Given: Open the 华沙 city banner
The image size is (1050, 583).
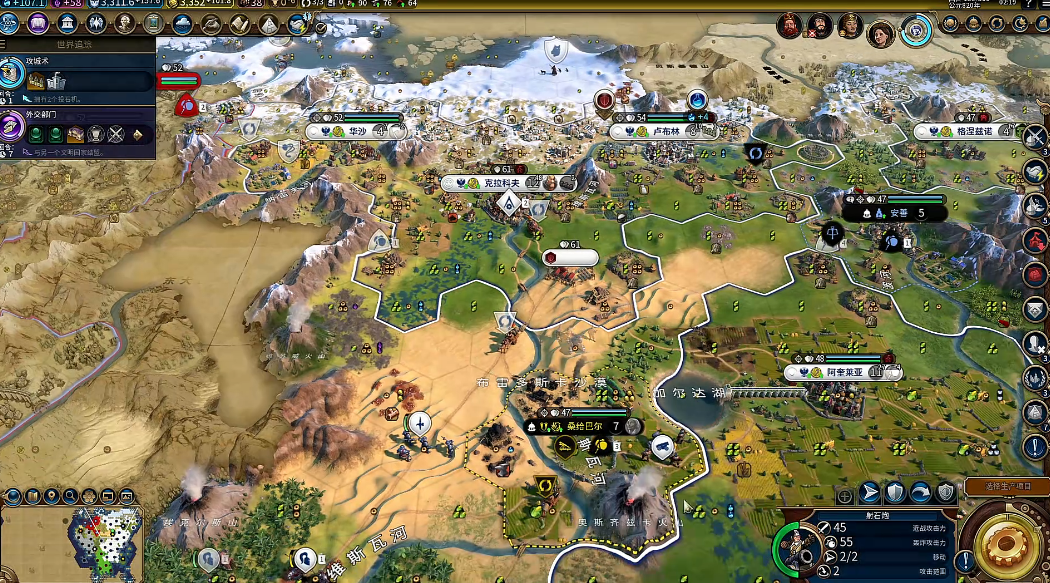Looking at the screenshot, I should click(356, 130).
